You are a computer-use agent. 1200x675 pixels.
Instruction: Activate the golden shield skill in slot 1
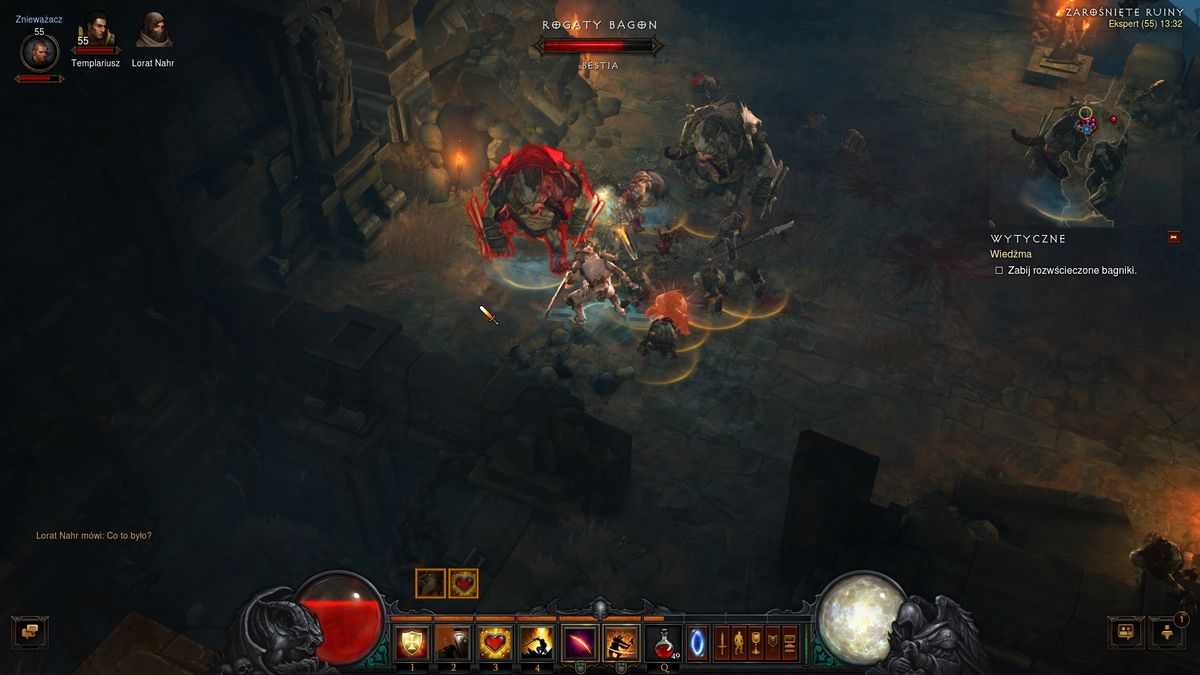click(411, 642)
